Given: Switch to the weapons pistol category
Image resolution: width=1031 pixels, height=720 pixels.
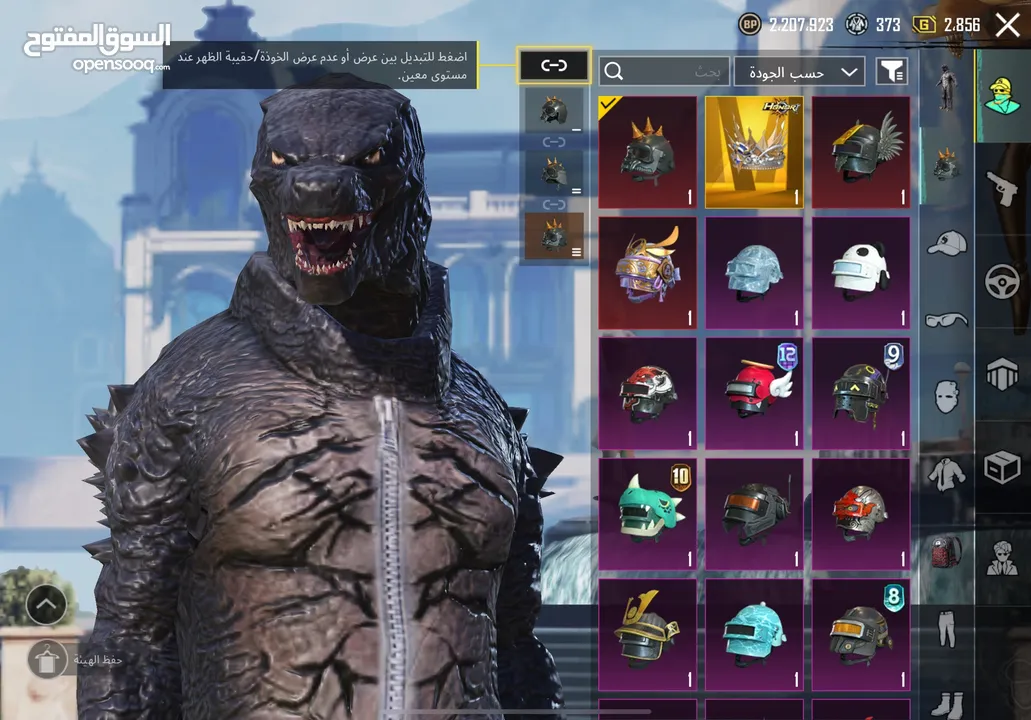Looking at the screenshot, I should [1002, 187].
